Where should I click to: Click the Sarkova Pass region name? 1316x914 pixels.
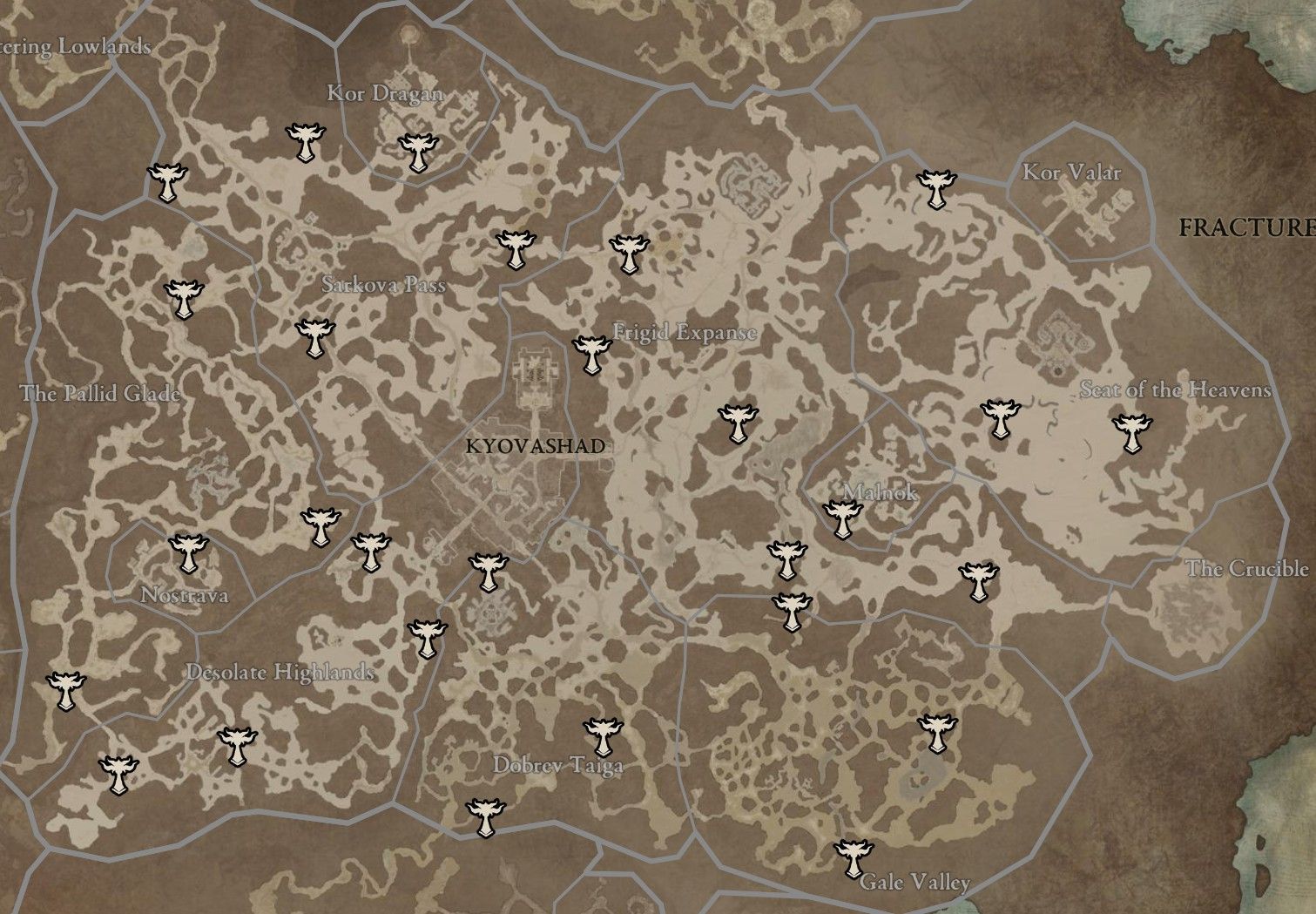point(382,284)
